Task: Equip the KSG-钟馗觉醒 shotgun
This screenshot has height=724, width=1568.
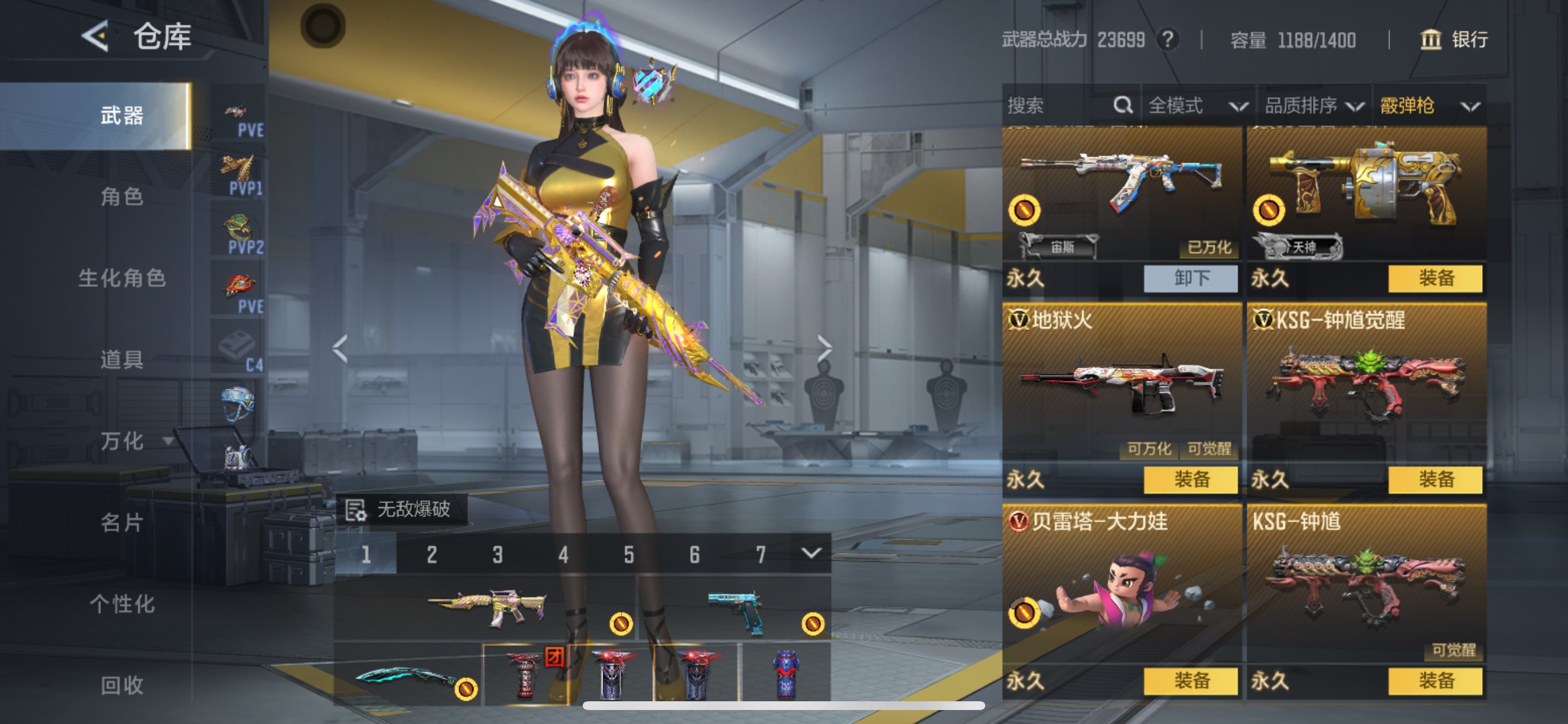Action: (x=1436, y=479)
